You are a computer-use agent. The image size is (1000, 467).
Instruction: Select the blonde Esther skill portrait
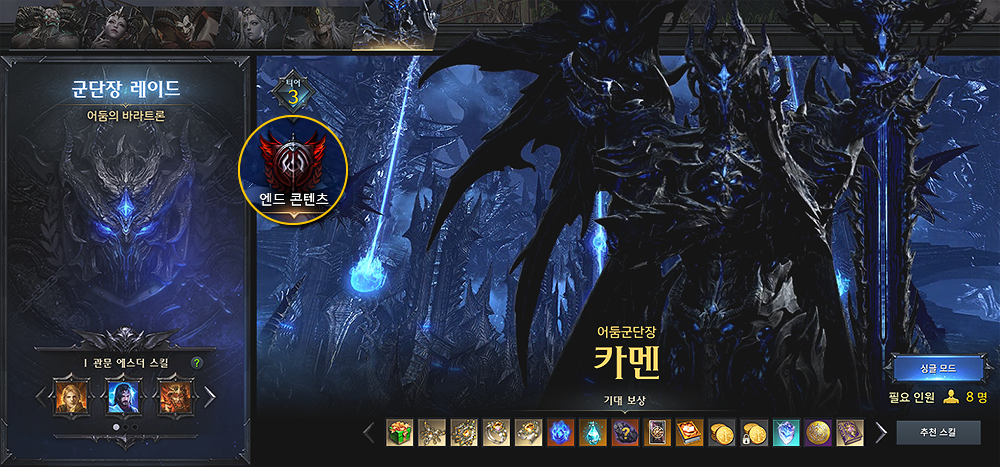pos(71,395)
